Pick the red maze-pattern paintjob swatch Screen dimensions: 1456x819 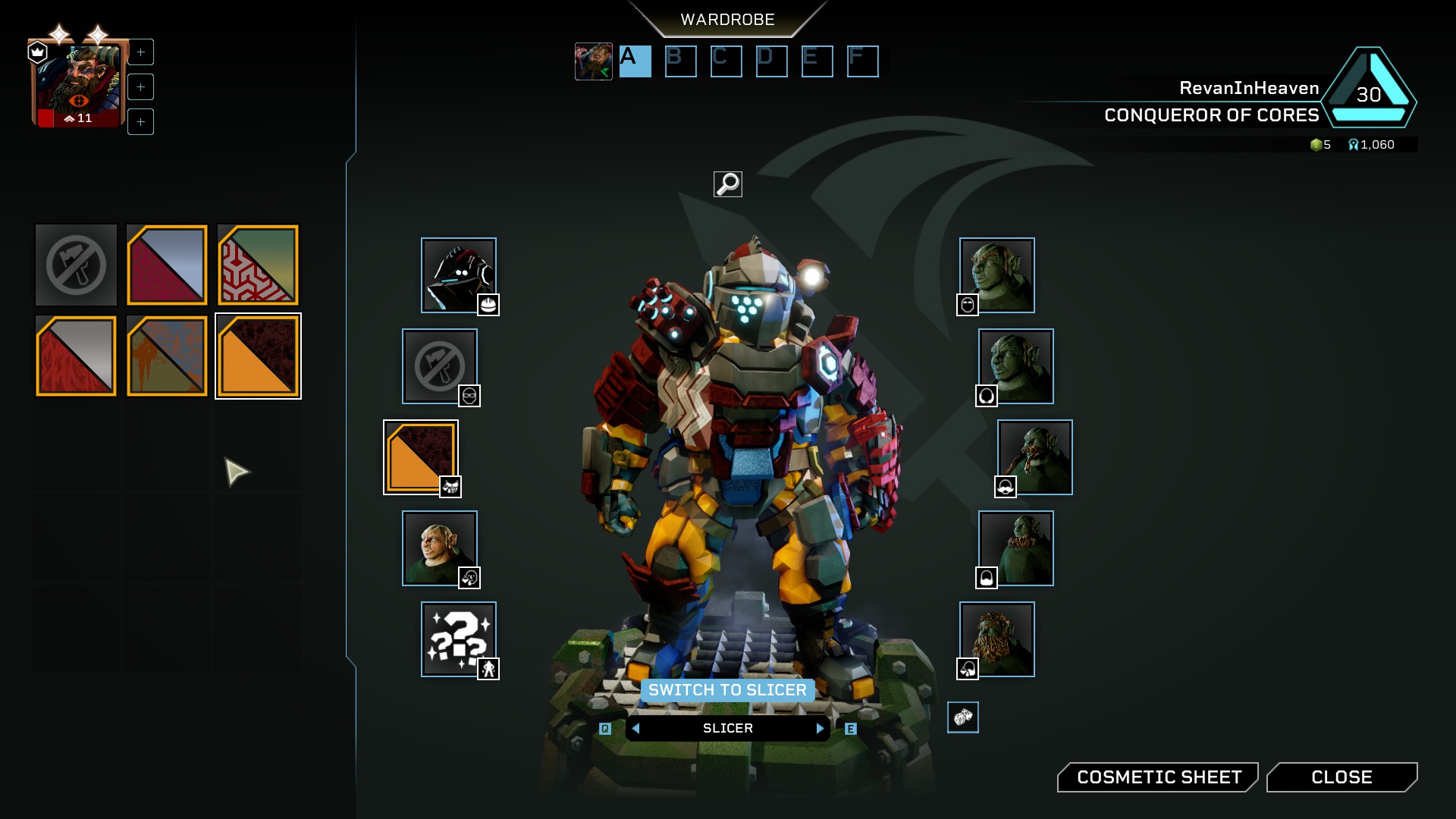pyautogui.click(x=258, y=265)
